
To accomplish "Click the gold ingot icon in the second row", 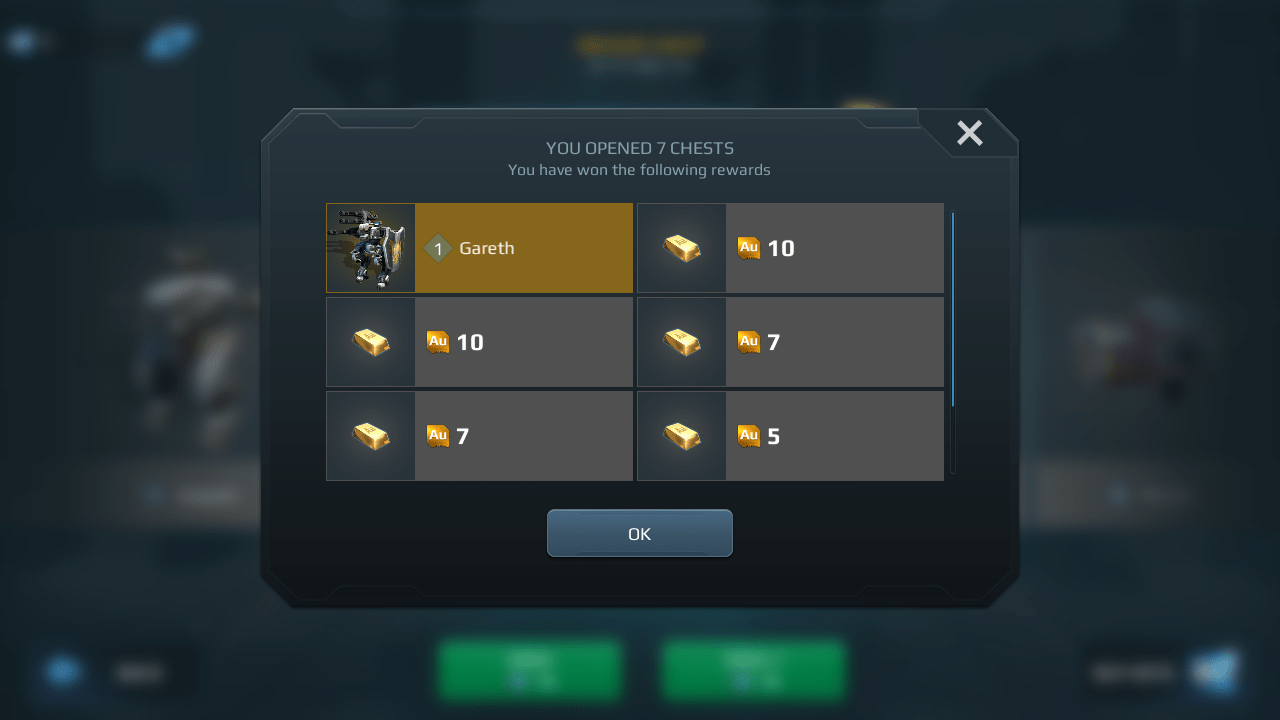I will point(370,341).
